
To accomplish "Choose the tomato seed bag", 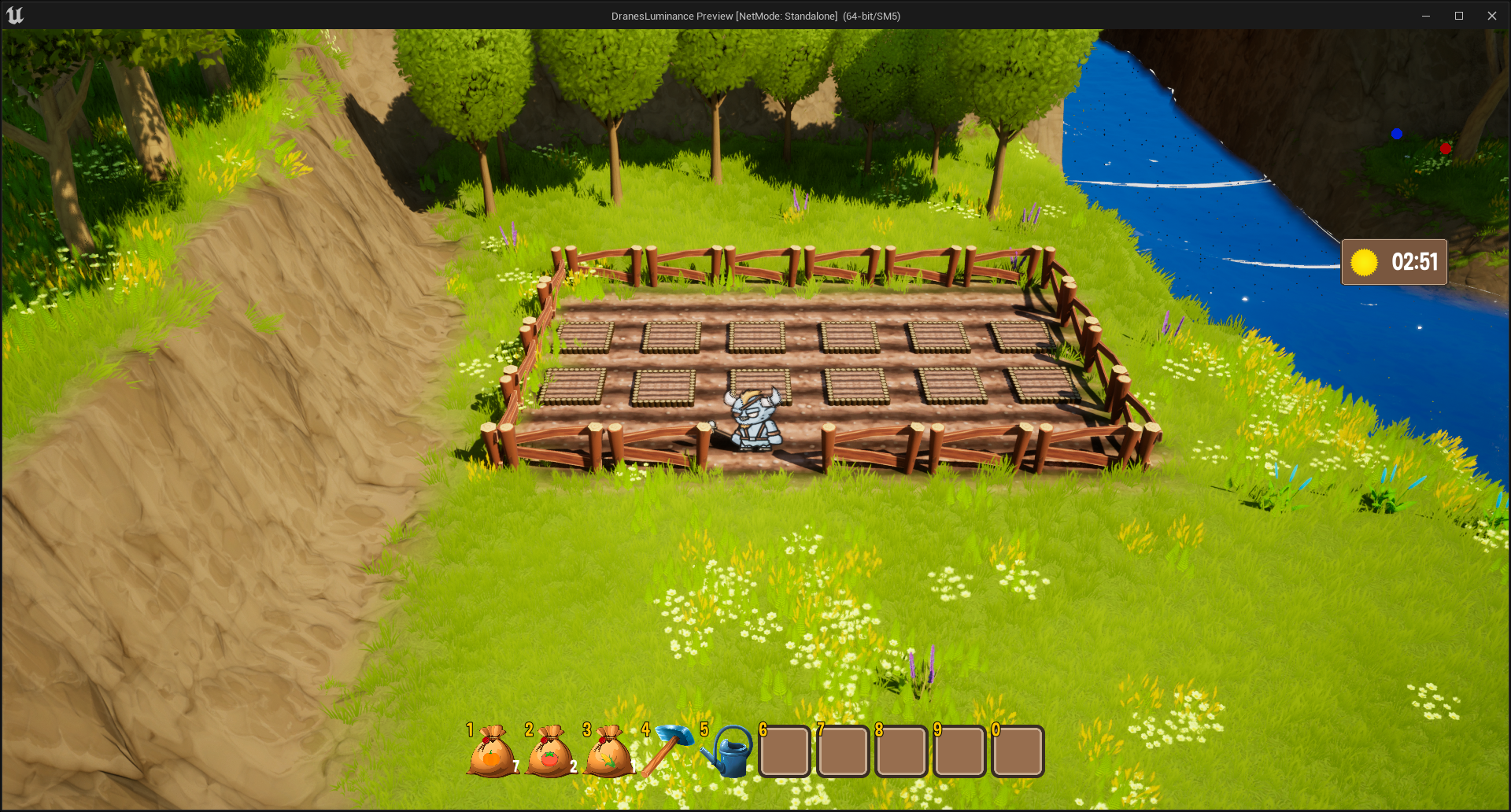I will [550, 752].
